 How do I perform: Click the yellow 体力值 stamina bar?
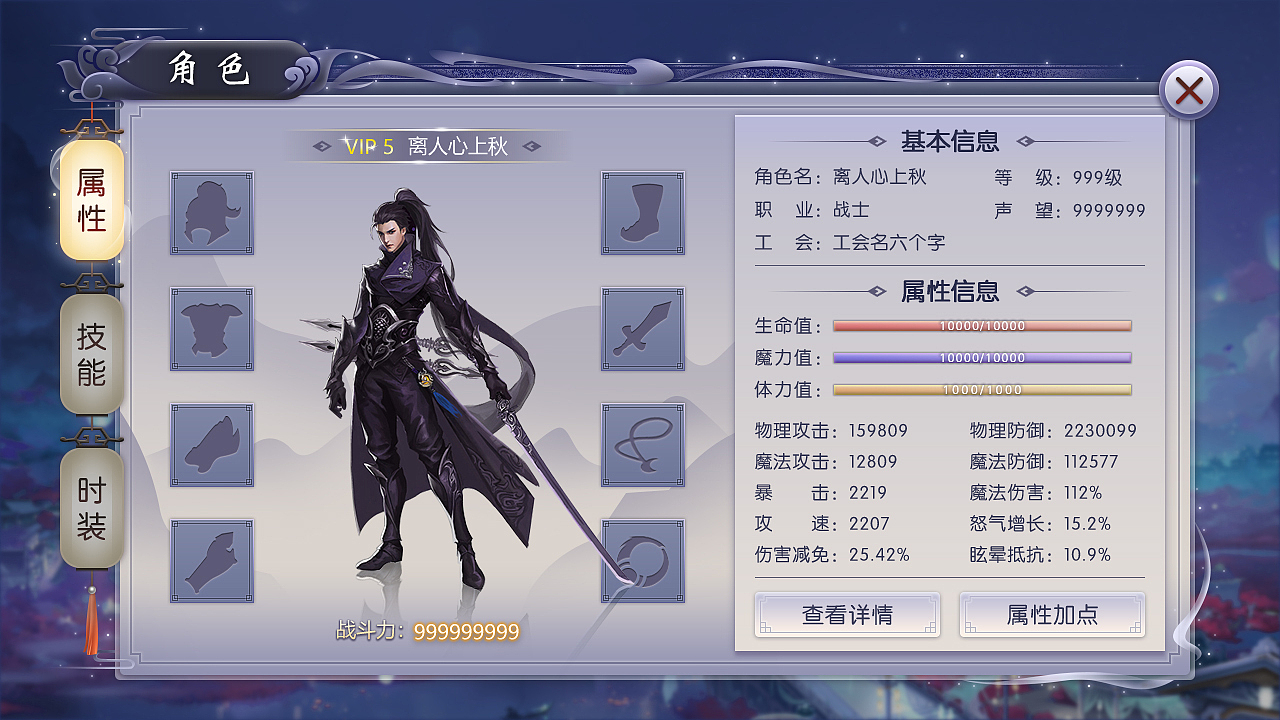[x=982, y=390]
